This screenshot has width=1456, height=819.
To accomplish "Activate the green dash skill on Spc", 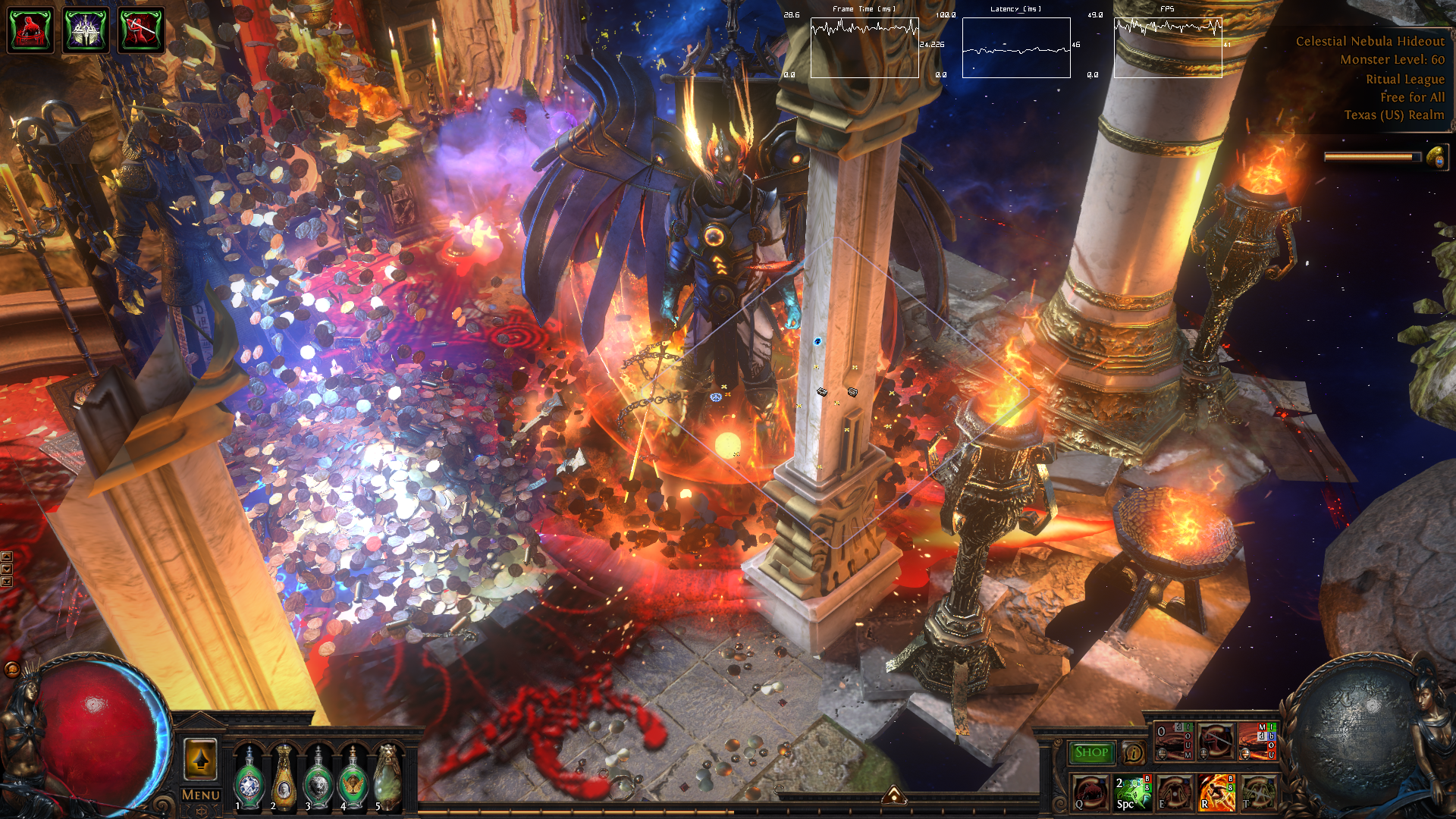I will [1132, 792].
